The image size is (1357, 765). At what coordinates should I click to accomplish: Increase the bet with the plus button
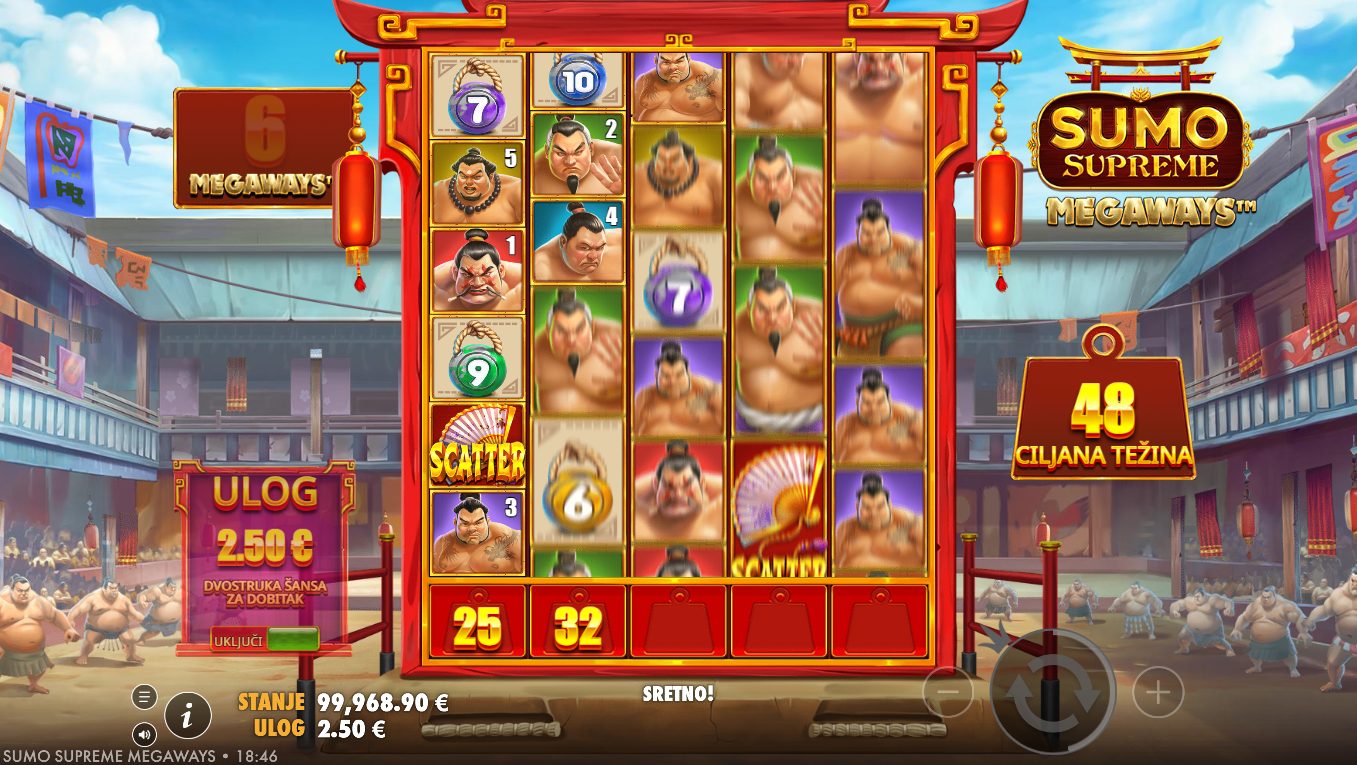(1158, 692)
